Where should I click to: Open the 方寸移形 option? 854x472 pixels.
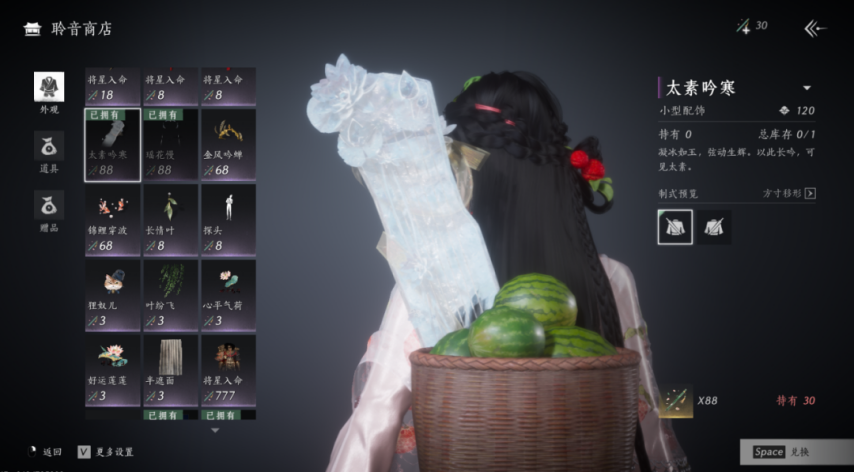tap(790, 193)
